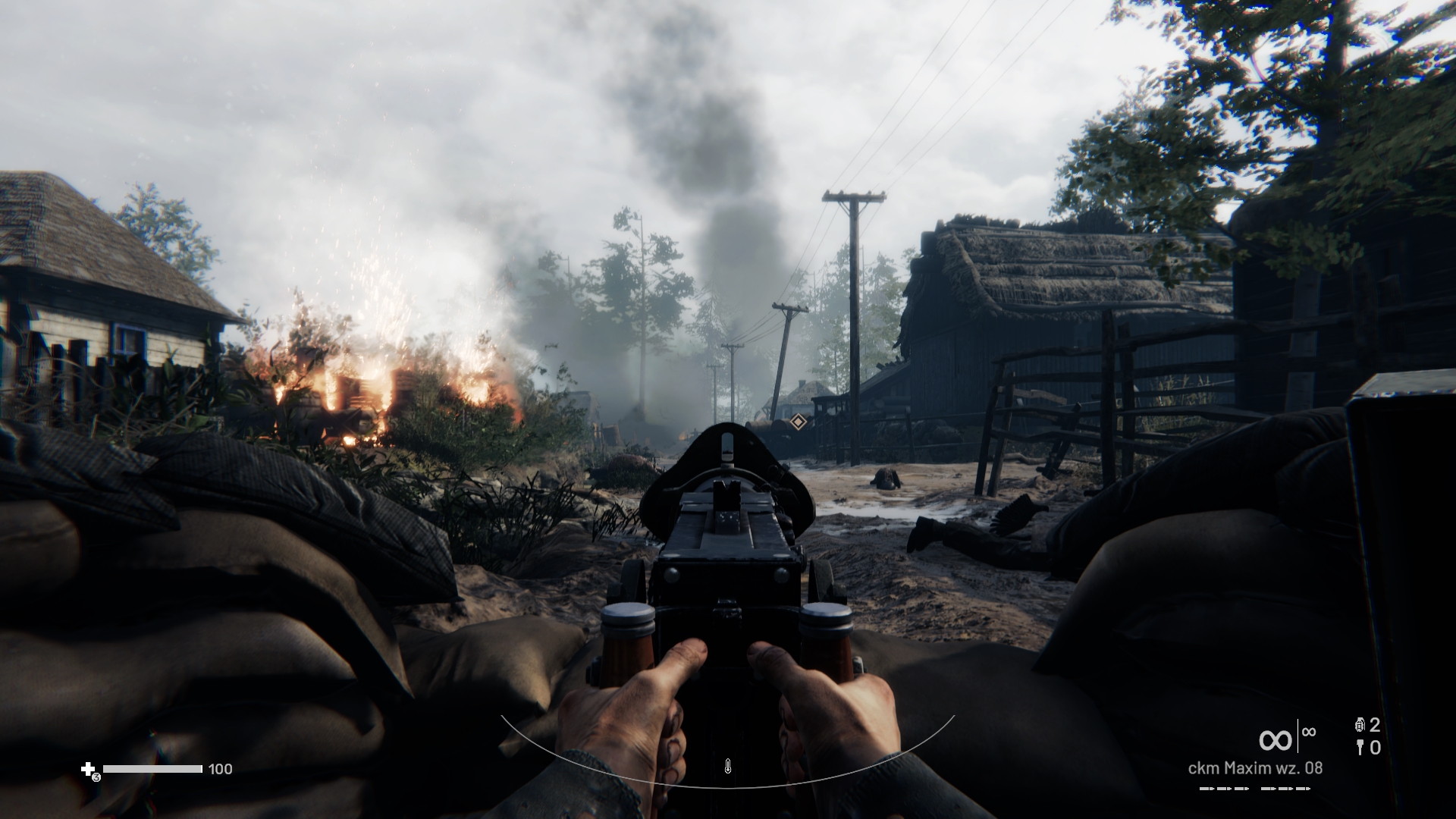Viewport: 1456px width, 819px height.
Task: Click the ckm Maxim wz. 08 weapon label
Action: pyautogui.click(x=1255, y=768)
